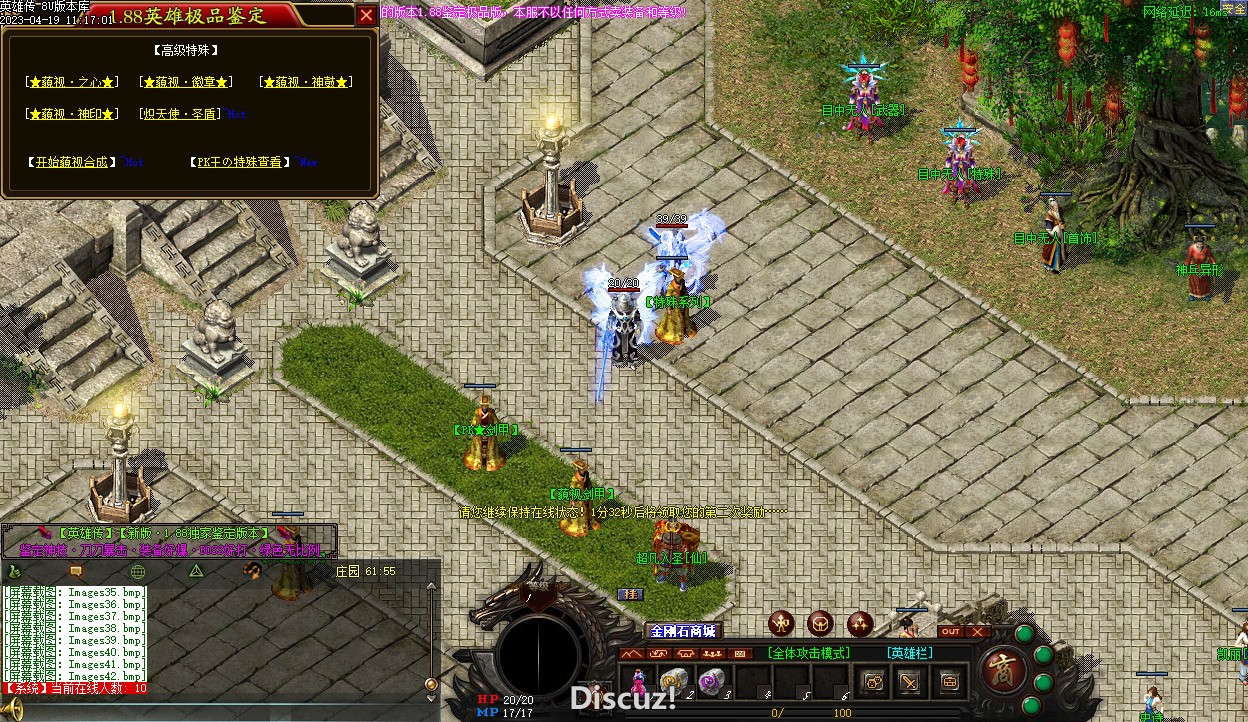Click the golden horn icon by chat input
The image size is (1248, 722).
[14, 709]
